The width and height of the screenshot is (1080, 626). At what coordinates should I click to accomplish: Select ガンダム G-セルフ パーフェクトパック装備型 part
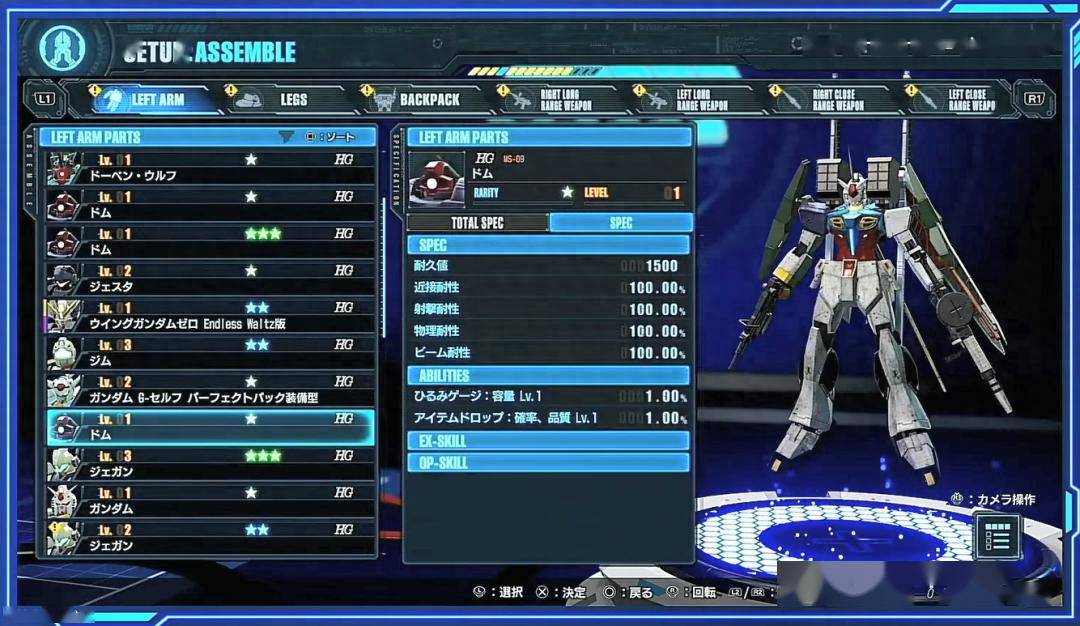tap(211, 389)
